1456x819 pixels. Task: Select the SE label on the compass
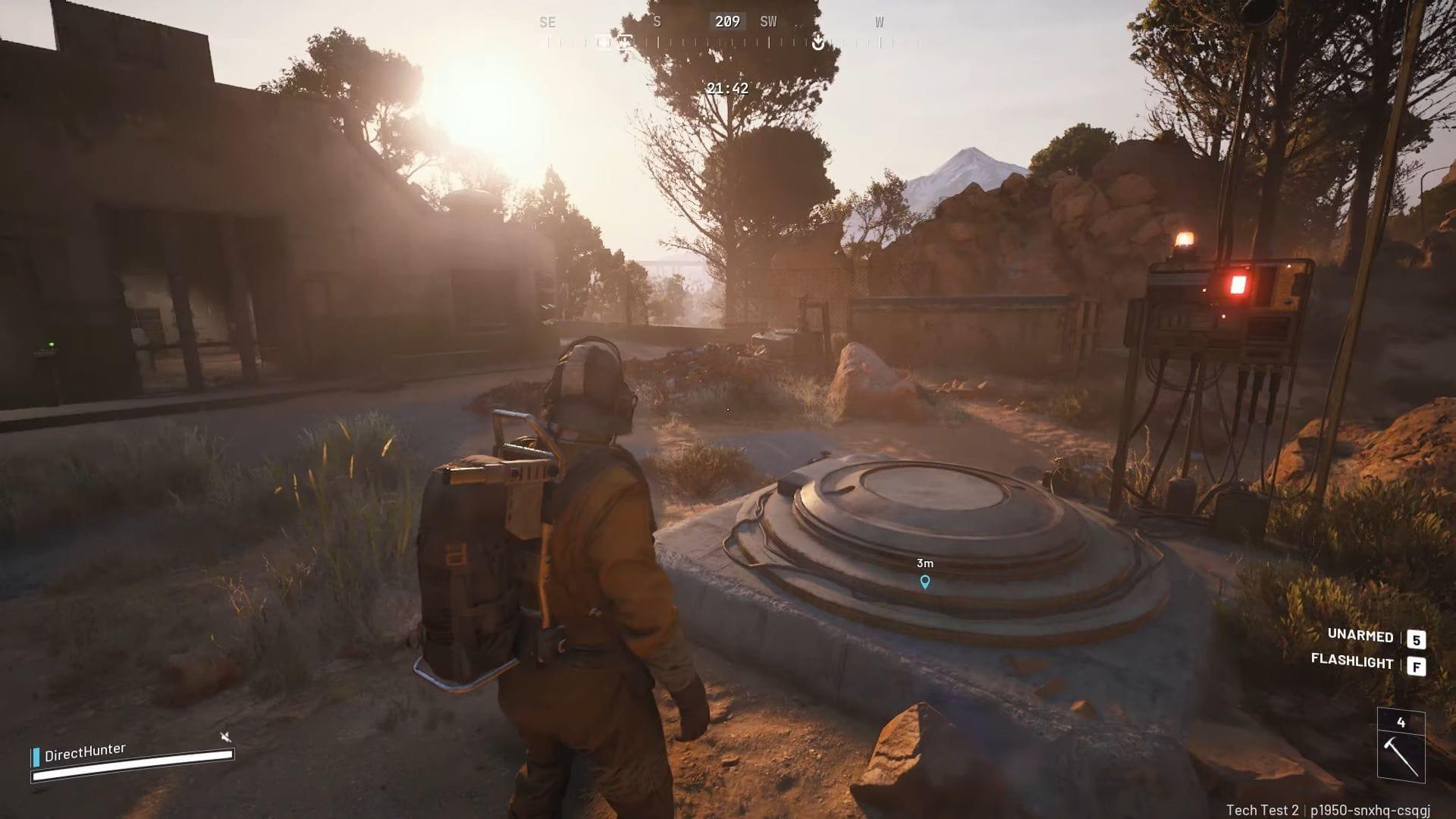tap(548, 21)
